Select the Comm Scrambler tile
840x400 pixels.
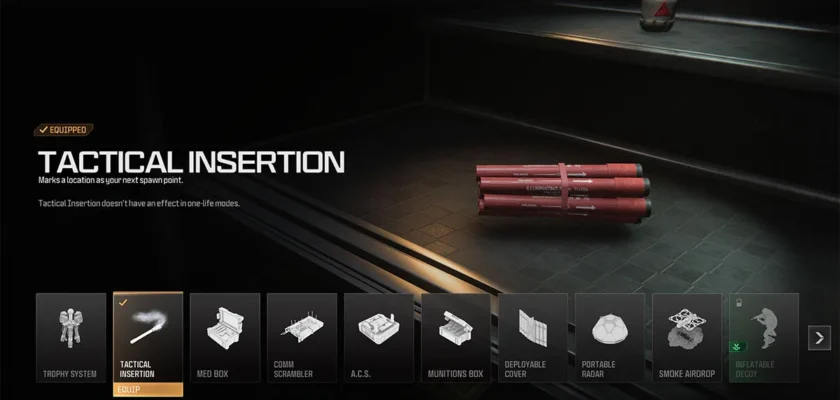coord(302,338)
